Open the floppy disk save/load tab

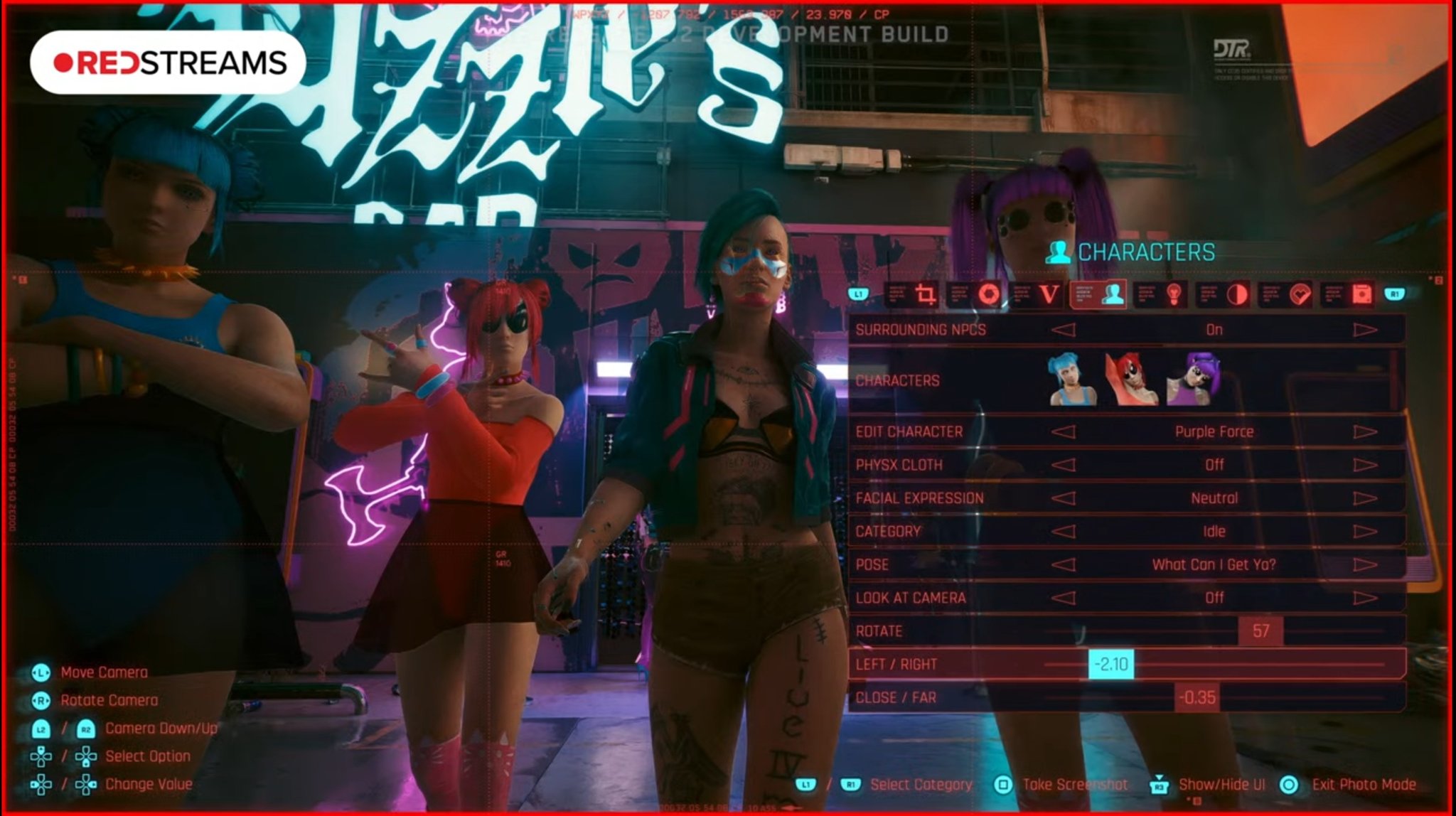[x=1361, y=294]
